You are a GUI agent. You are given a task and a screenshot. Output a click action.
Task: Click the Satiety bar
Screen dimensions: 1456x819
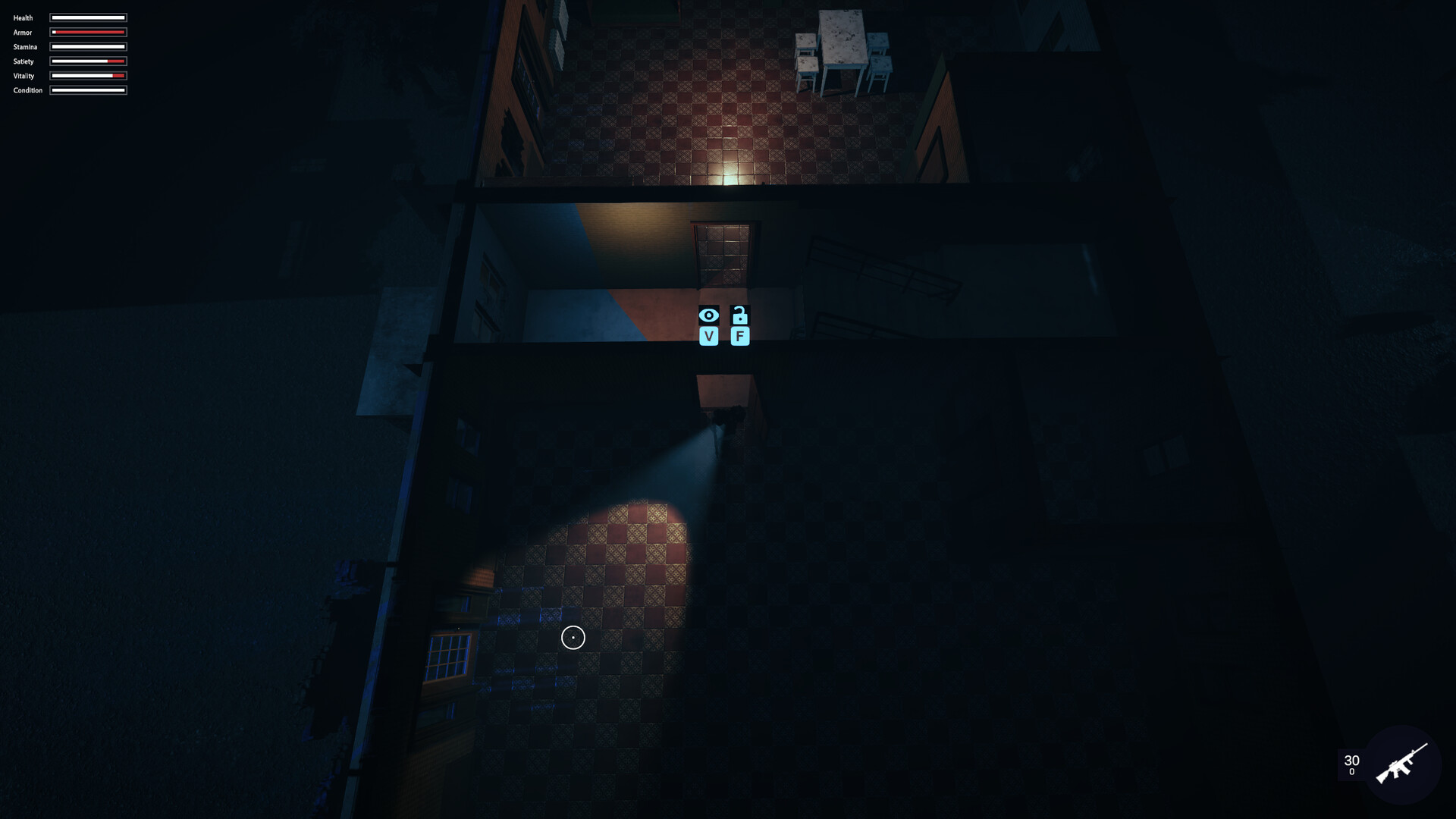(87, 61)
